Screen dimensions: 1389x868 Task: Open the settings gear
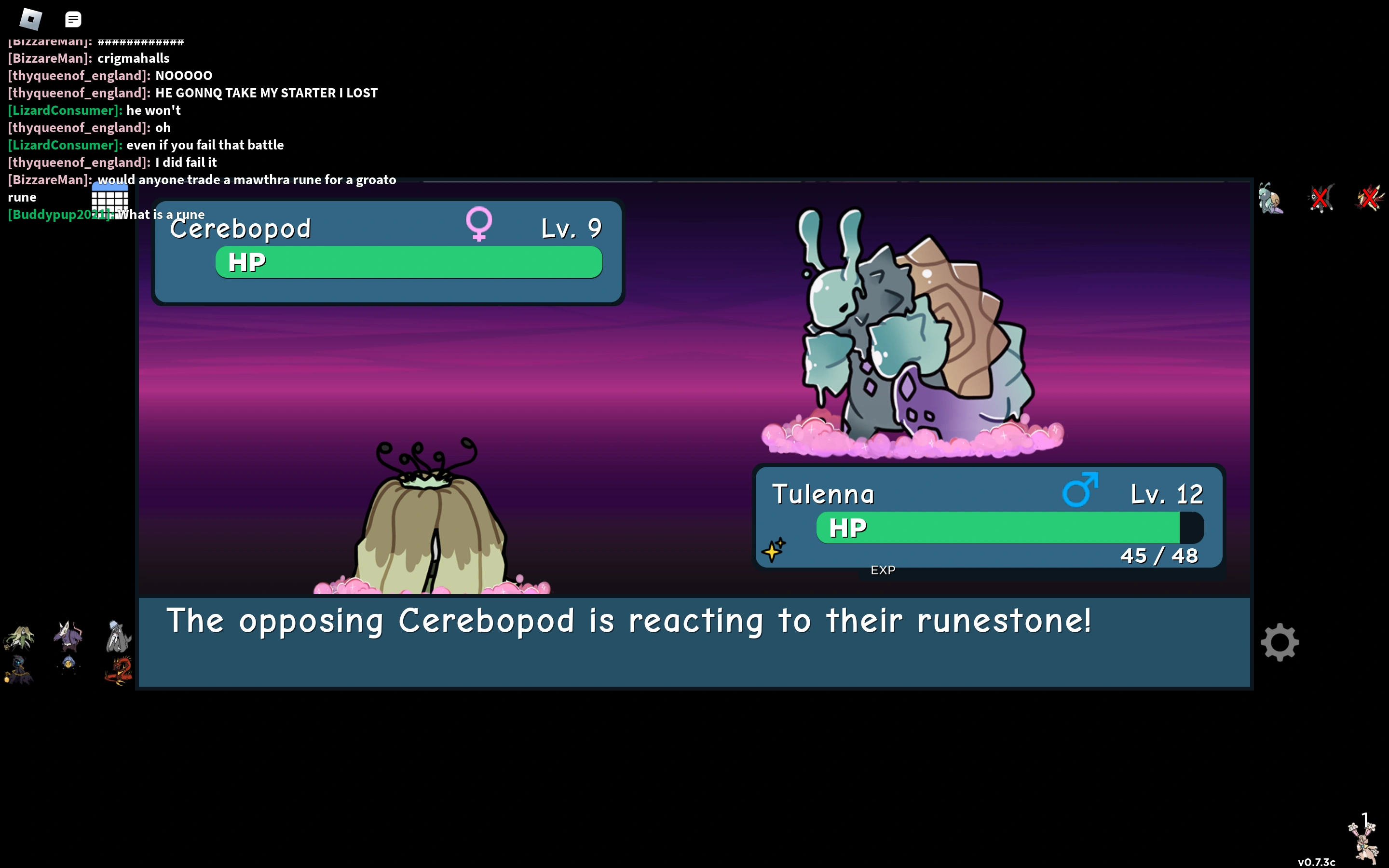tap(1280, 641)
